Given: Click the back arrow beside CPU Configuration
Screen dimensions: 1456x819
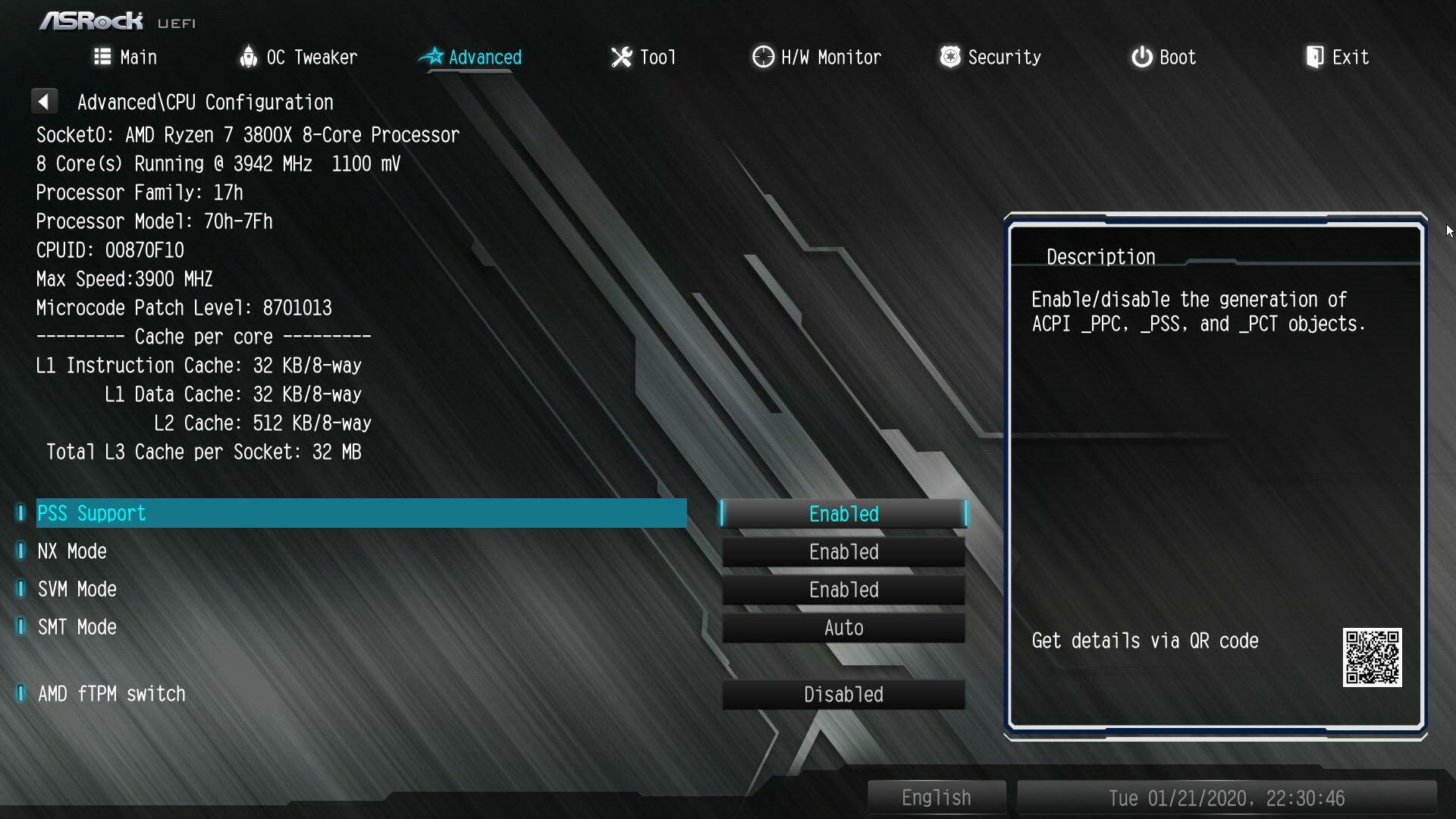Looking at the screenshot, I should pyautogui.click(x=44, y=101).
